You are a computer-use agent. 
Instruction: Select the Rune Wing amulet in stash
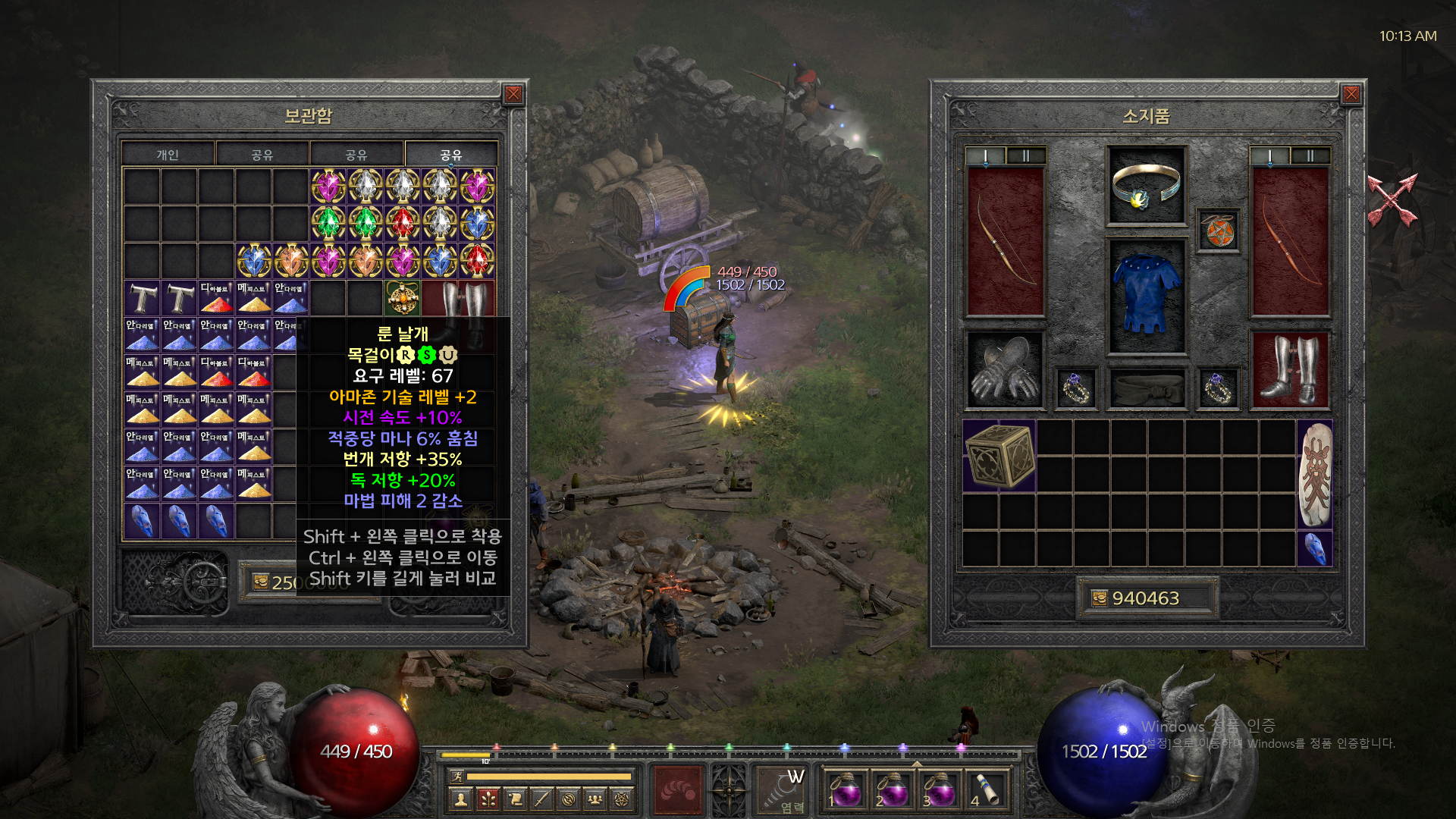pyautogui.click(x=403, y=298)
